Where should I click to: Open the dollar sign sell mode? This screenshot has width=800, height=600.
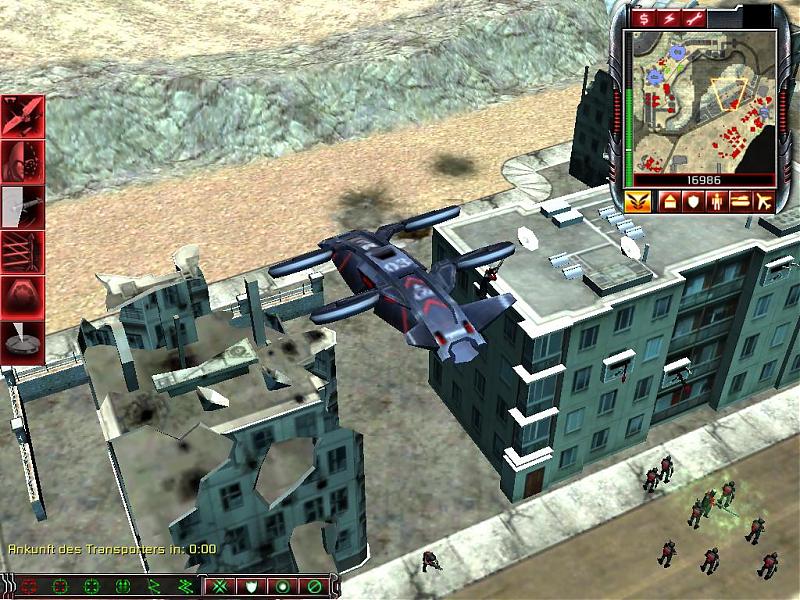point(645,19)
